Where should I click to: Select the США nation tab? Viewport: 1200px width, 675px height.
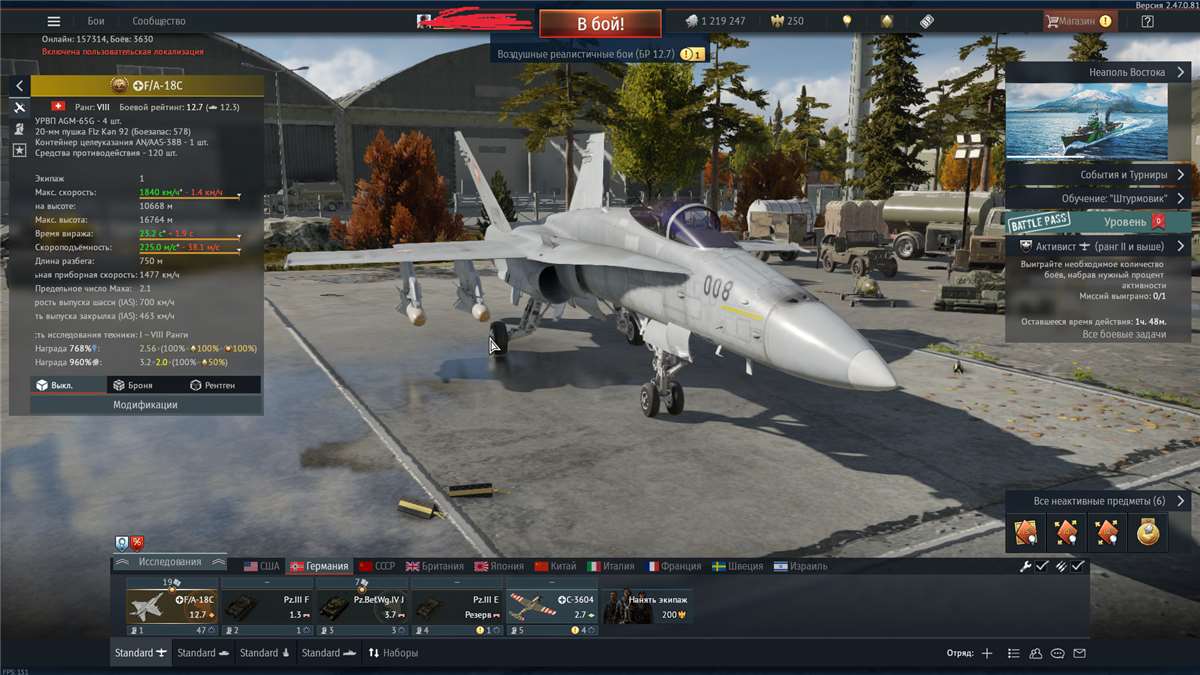(262, 566)
